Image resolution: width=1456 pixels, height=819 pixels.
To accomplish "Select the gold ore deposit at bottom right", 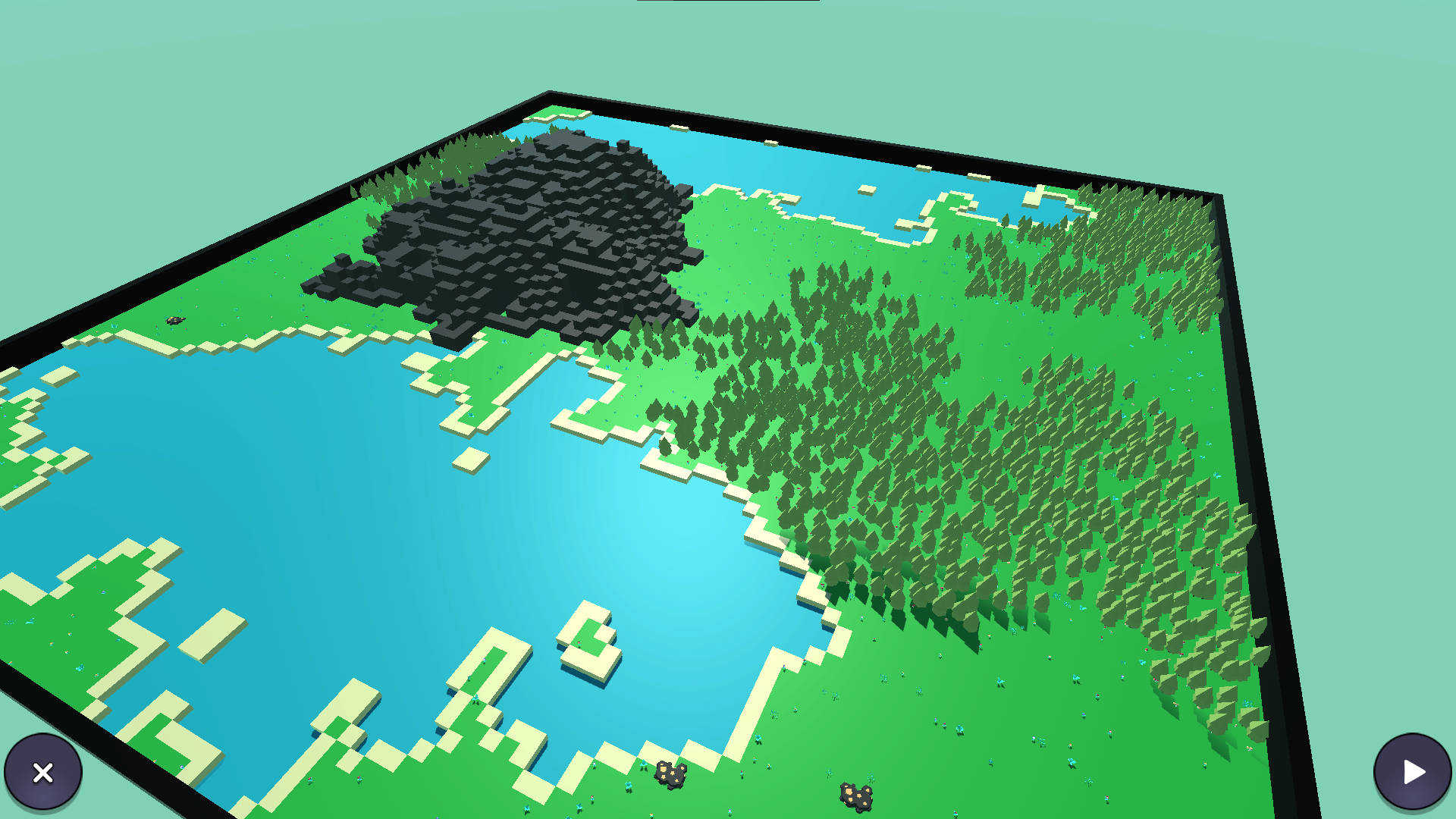I will (x=856, y=795).
